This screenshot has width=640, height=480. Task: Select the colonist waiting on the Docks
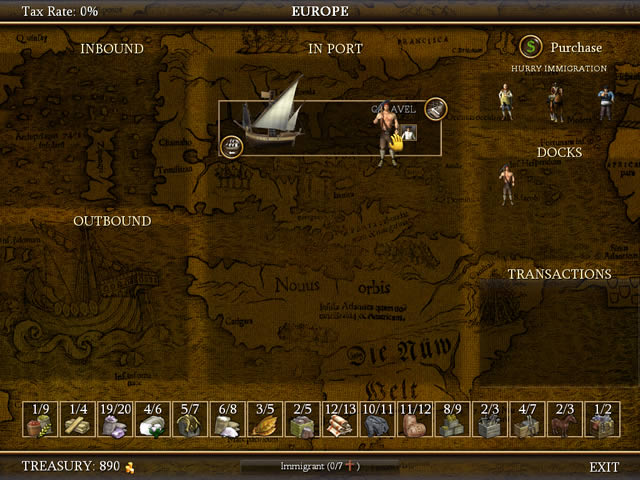click(508, 185)
